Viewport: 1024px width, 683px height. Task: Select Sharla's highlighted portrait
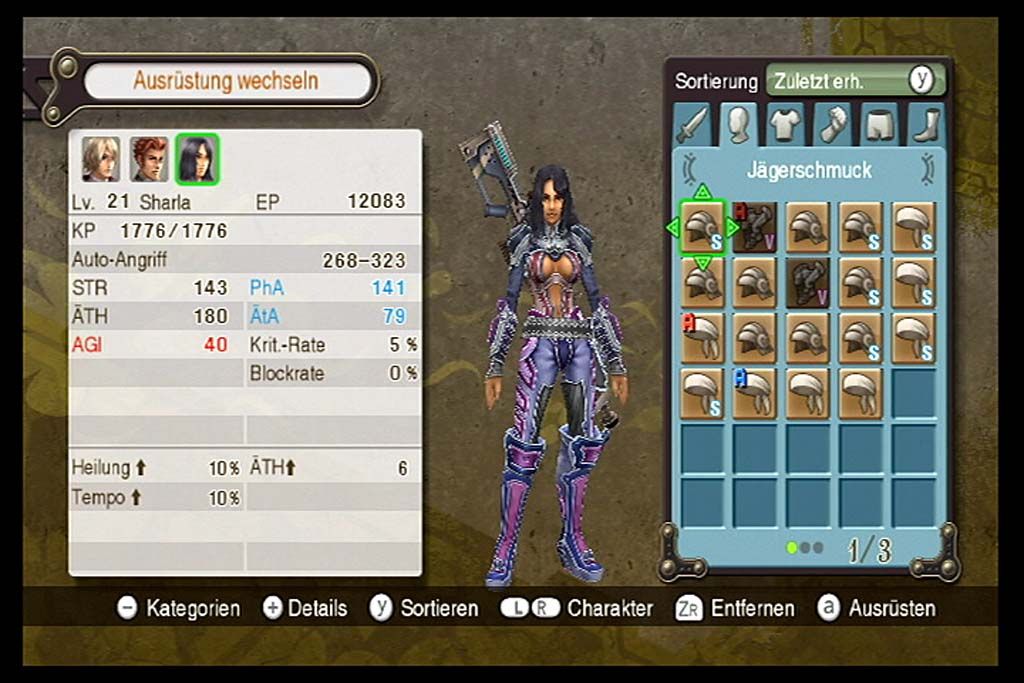(x=197, y=159)
